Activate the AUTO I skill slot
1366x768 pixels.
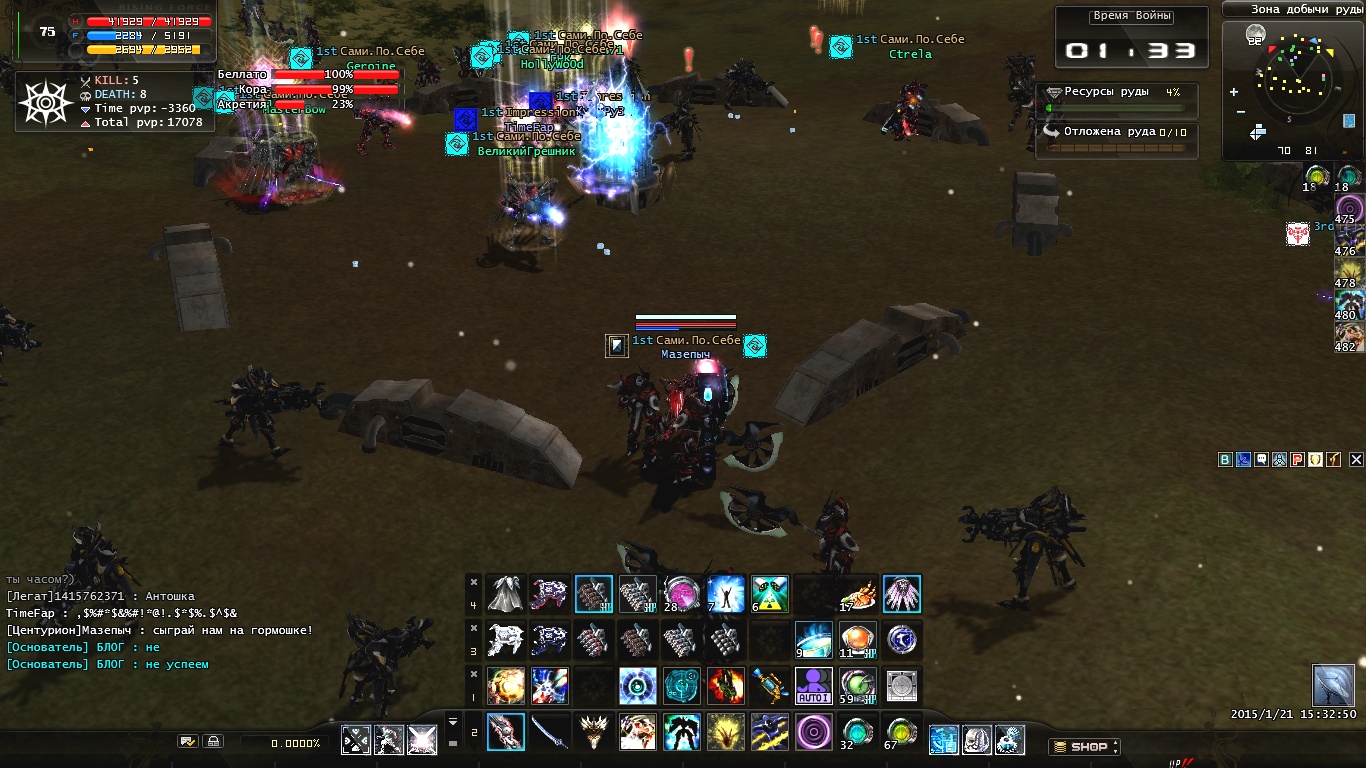813,686
